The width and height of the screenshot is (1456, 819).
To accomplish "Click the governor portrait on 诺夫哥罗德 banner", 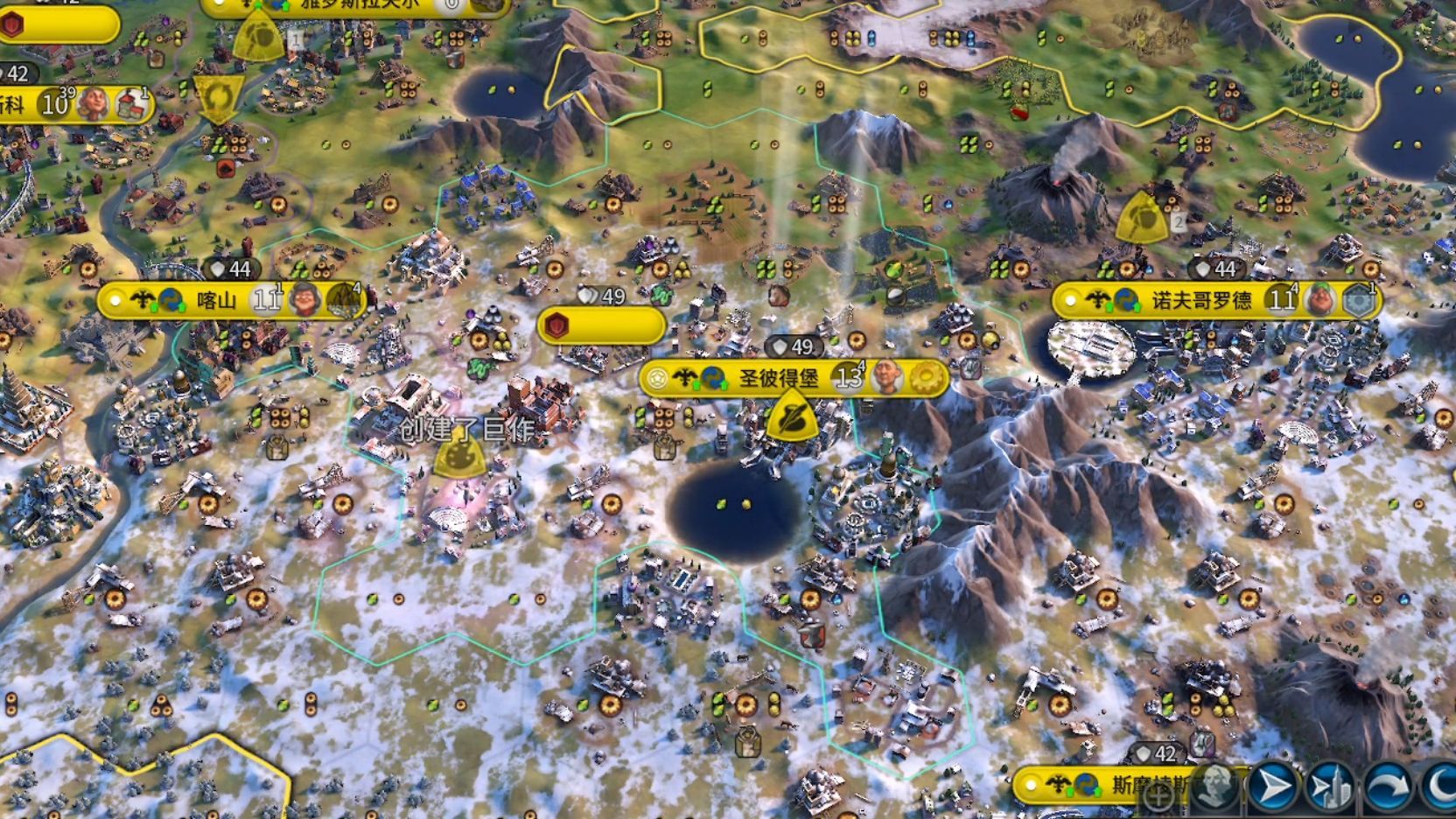I will (1319, 300).
